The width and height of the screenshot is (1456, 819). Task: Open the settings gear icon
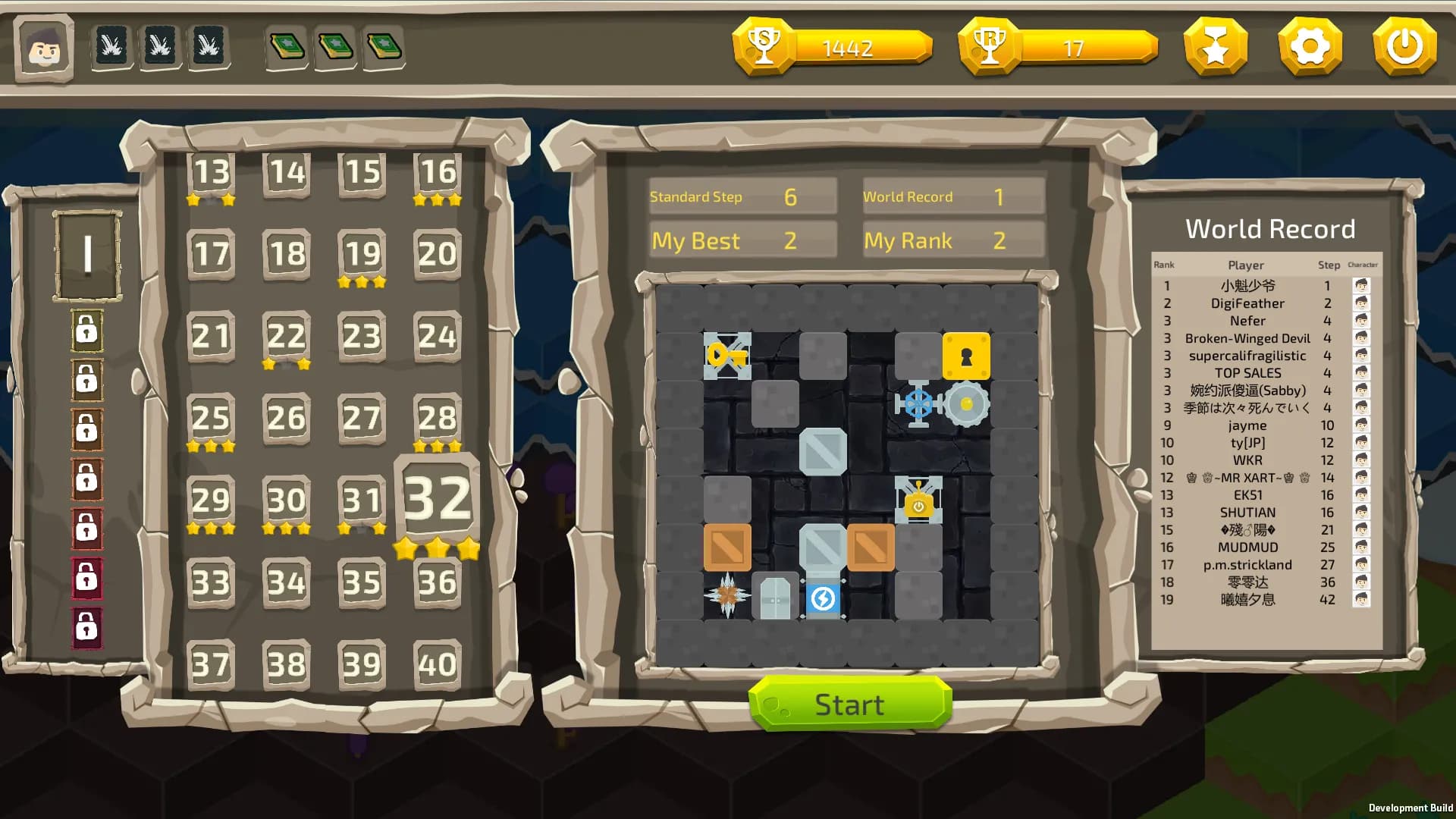1310,46
